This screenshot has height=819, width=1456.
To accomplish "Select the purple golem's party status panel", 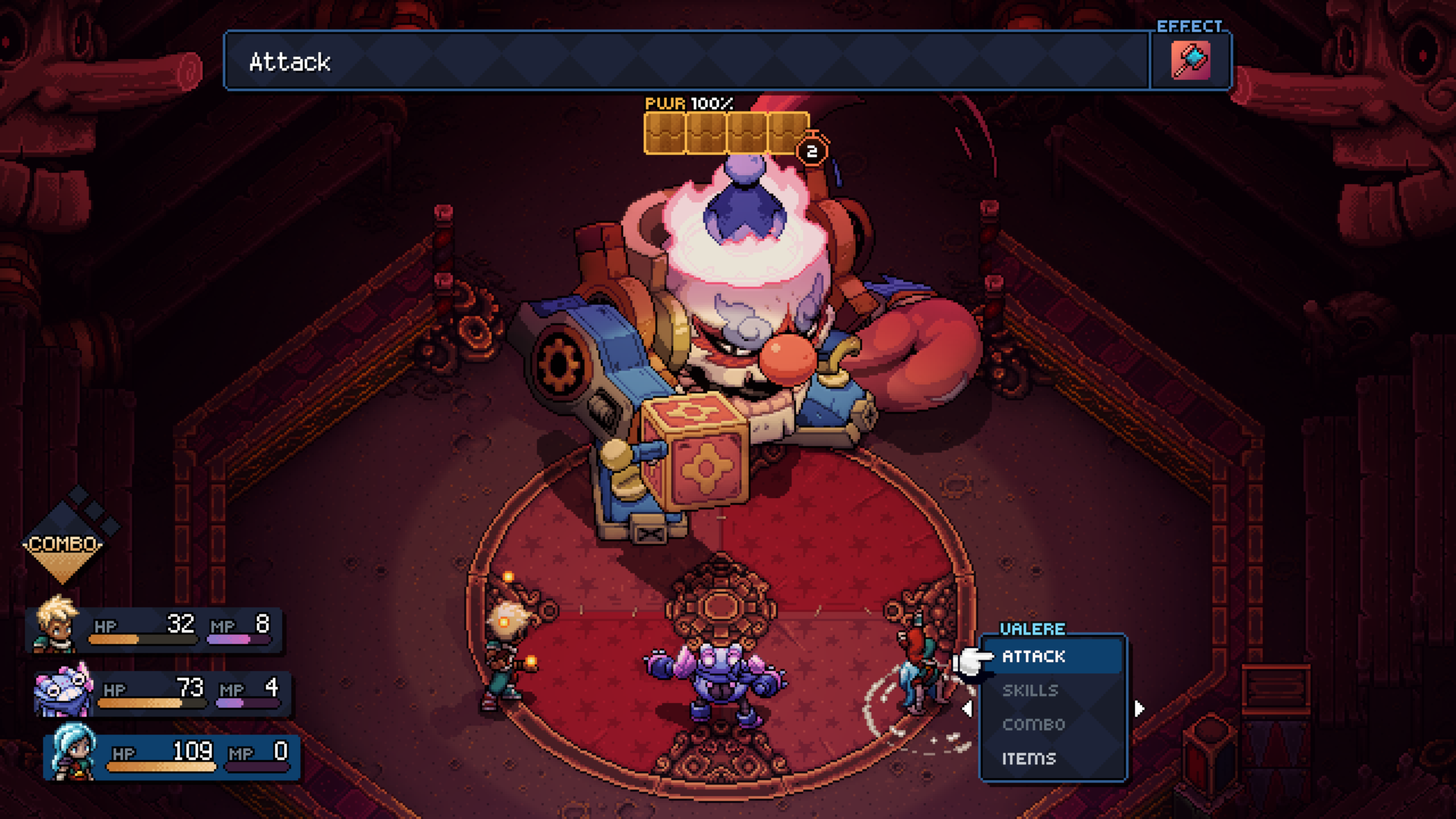I will 163,693.
